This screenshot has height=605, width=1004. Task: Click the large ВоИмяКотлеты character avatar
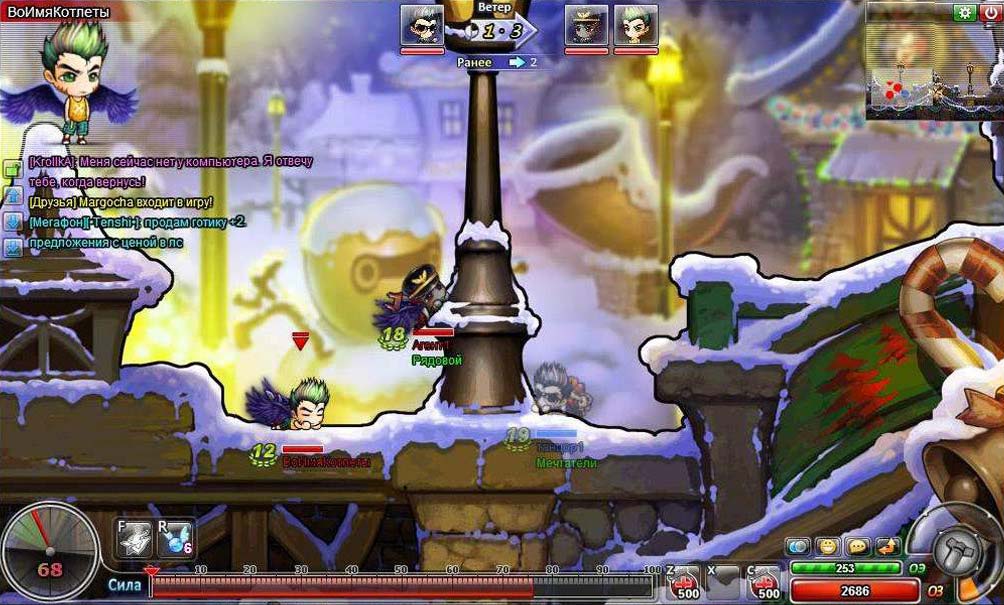(70, 82)
